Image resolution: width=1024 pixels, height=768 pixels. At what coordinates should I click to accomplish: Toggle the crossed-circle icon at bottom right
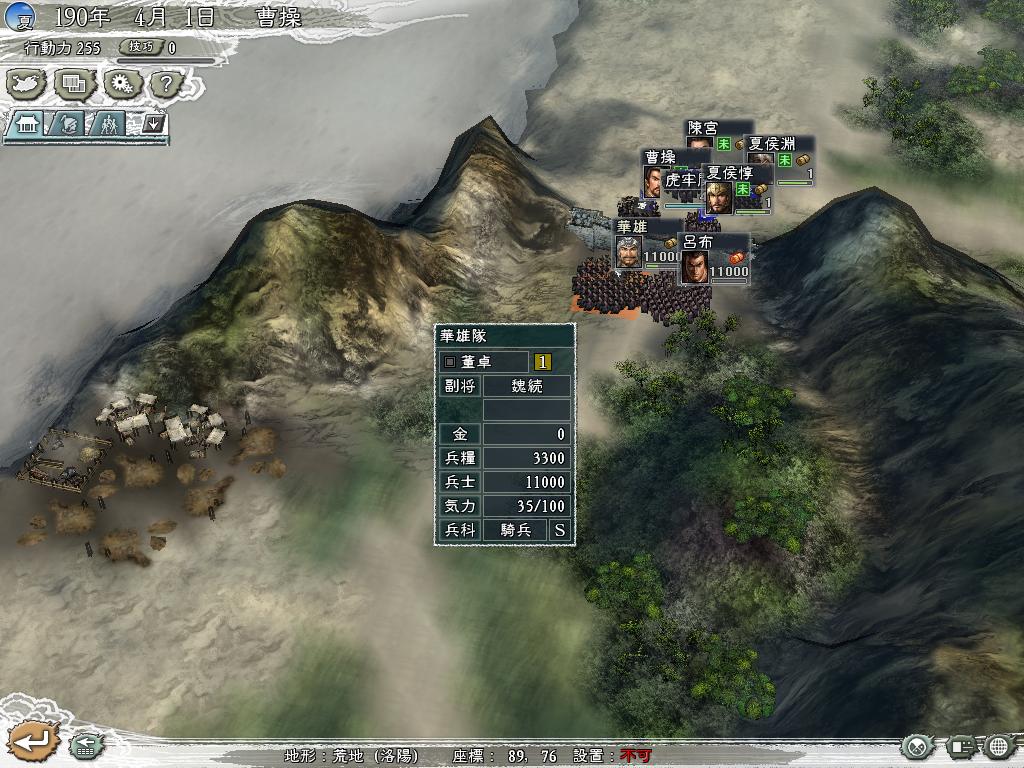[x=917, y=746]
